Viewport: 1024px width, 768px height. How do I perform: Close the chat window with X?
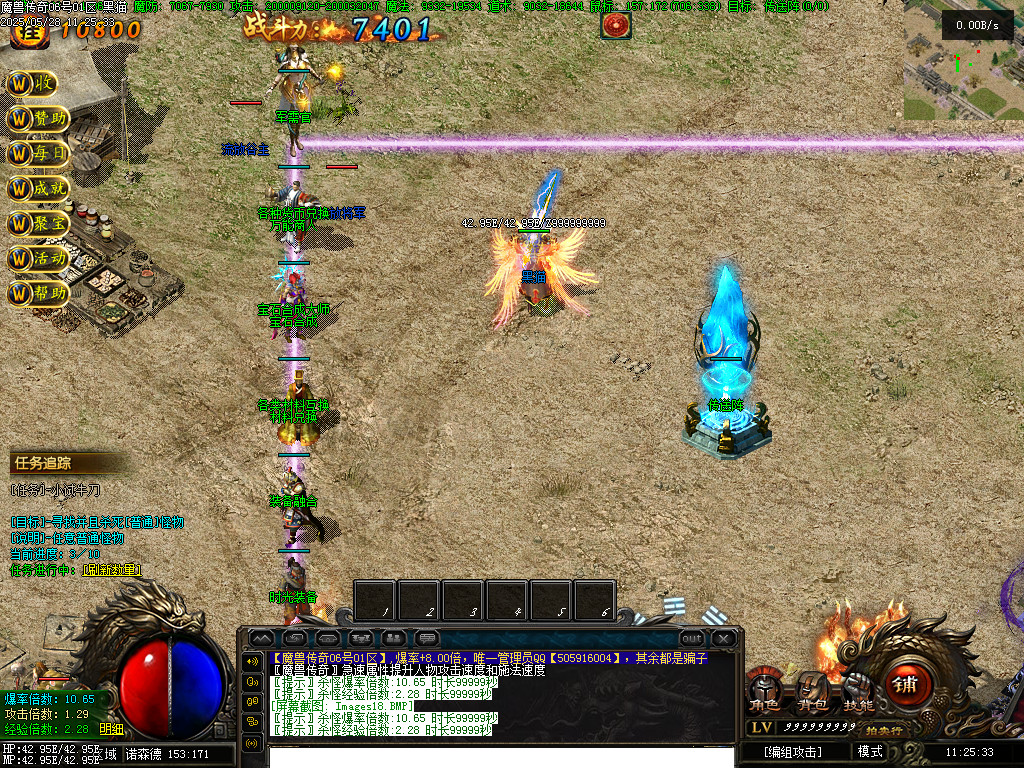pyautogui.click(x=723, y=638)
